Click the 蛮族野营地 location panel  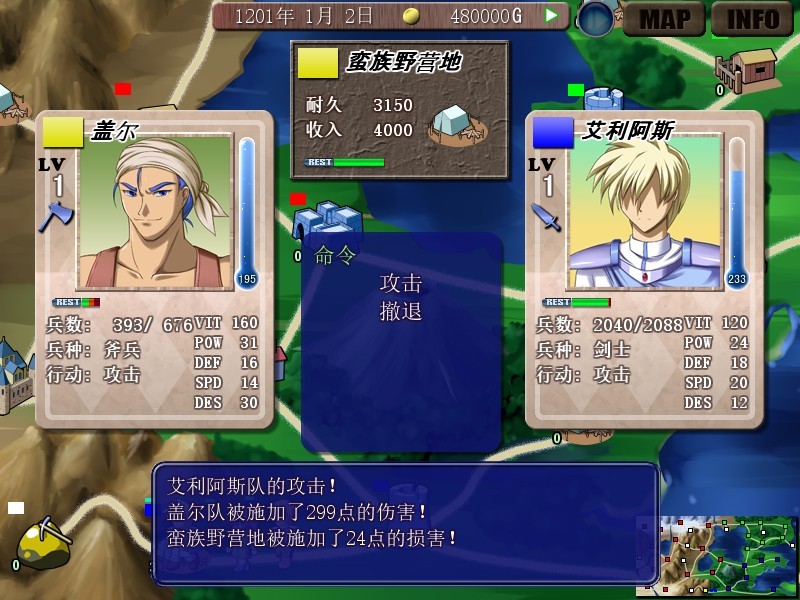click(x=399, y=107)
